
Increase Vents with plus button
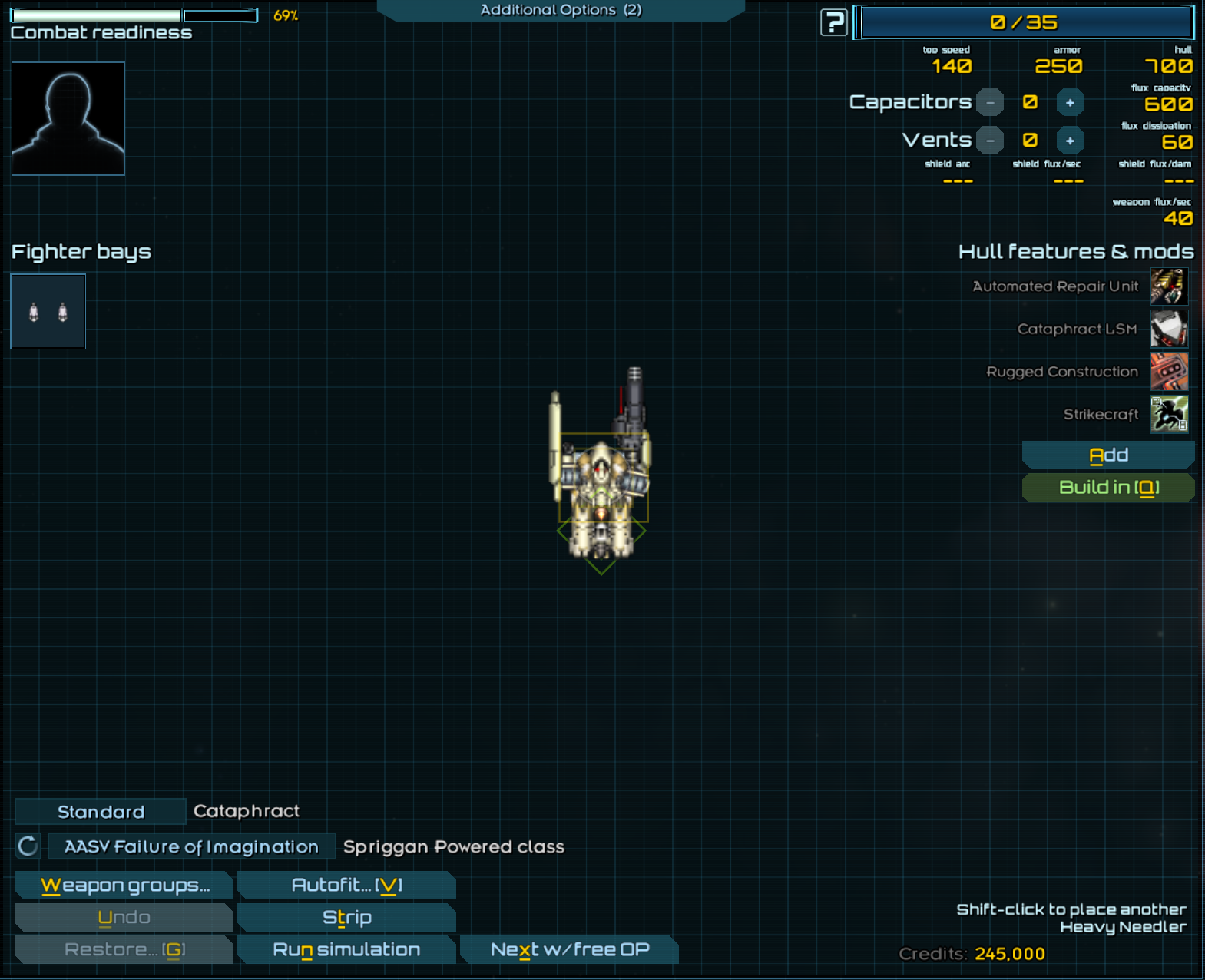(x=1070, y=141)
